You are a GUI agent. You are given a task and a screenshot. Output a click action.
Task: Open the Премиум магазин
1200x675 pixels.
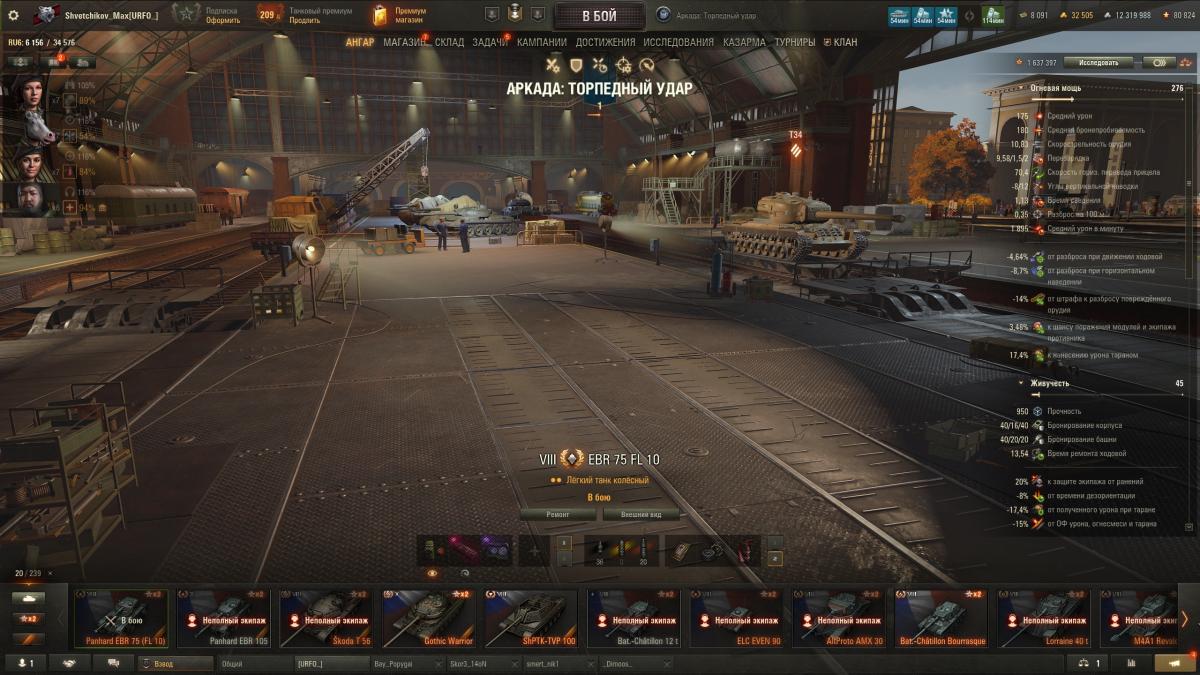[400, 15]
